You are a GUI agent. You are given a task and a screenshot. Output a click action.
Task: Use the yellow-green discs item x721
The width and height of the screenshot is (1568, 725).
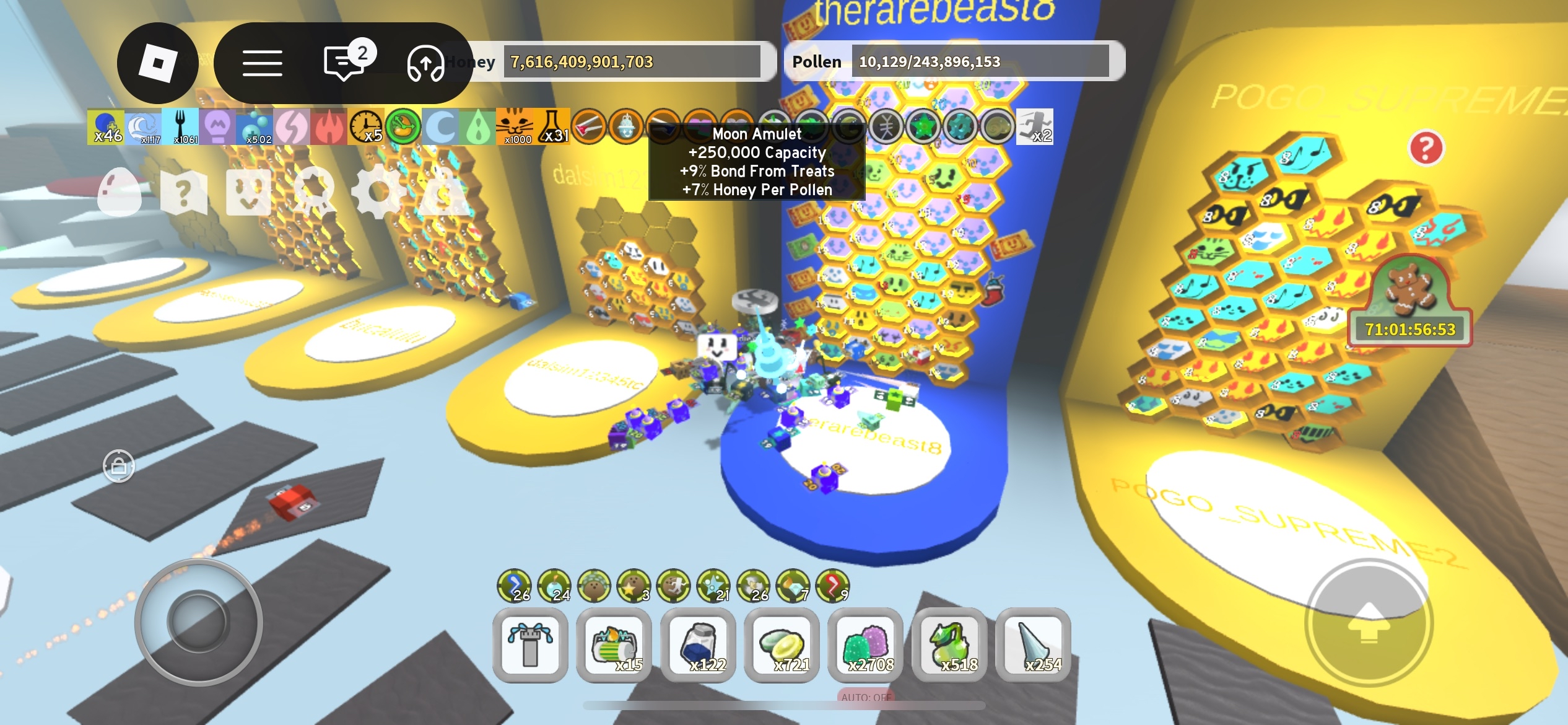[x=782, y=646]
